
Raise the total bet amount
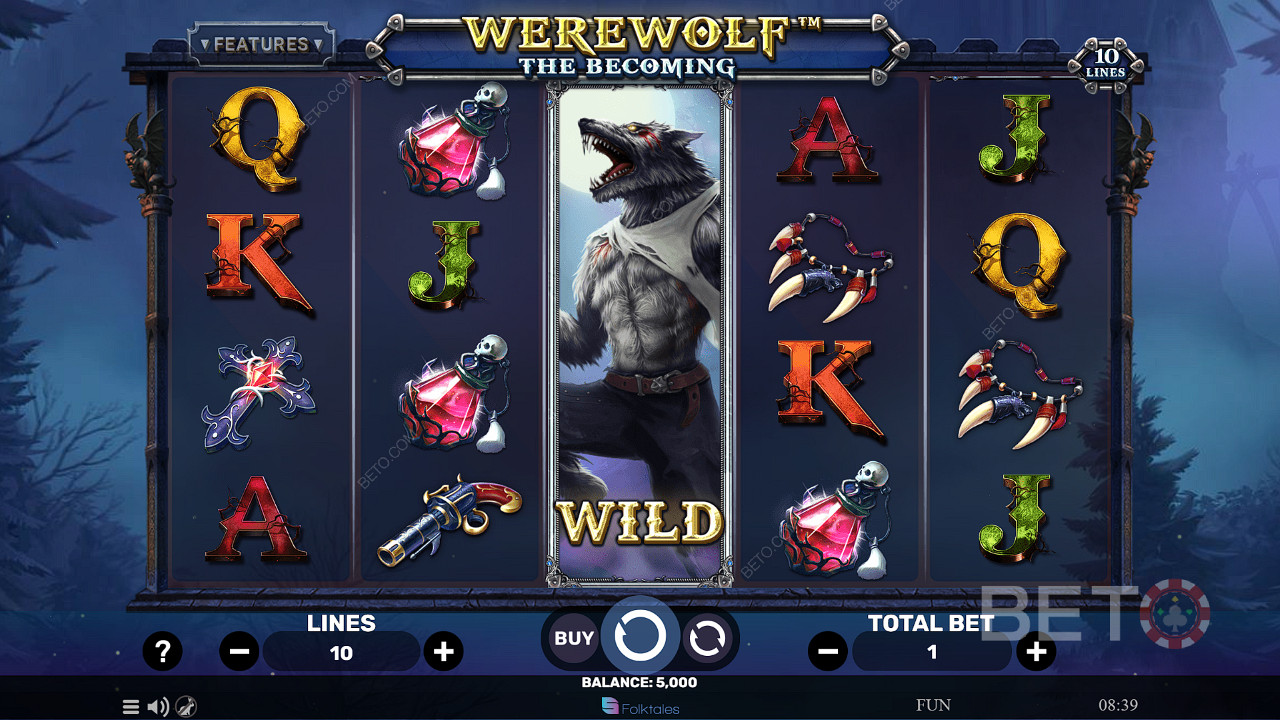[1036, 652]
